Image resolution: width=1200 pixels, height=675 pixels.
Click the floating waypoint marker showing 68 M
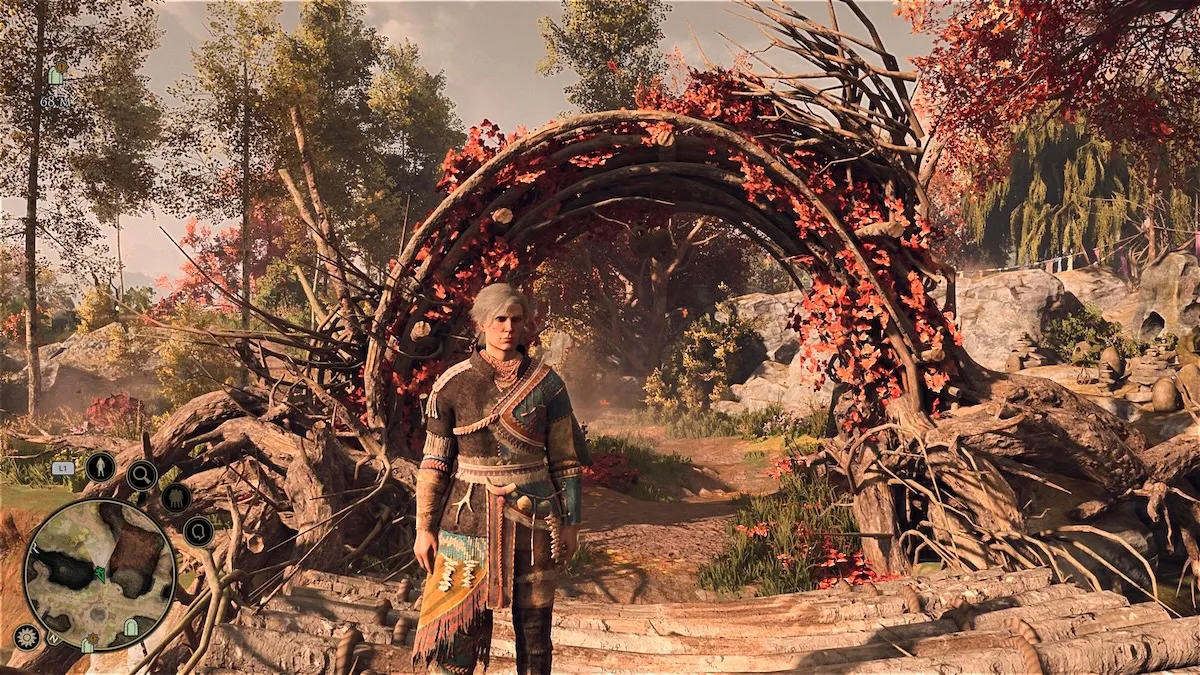coord(55,76)
